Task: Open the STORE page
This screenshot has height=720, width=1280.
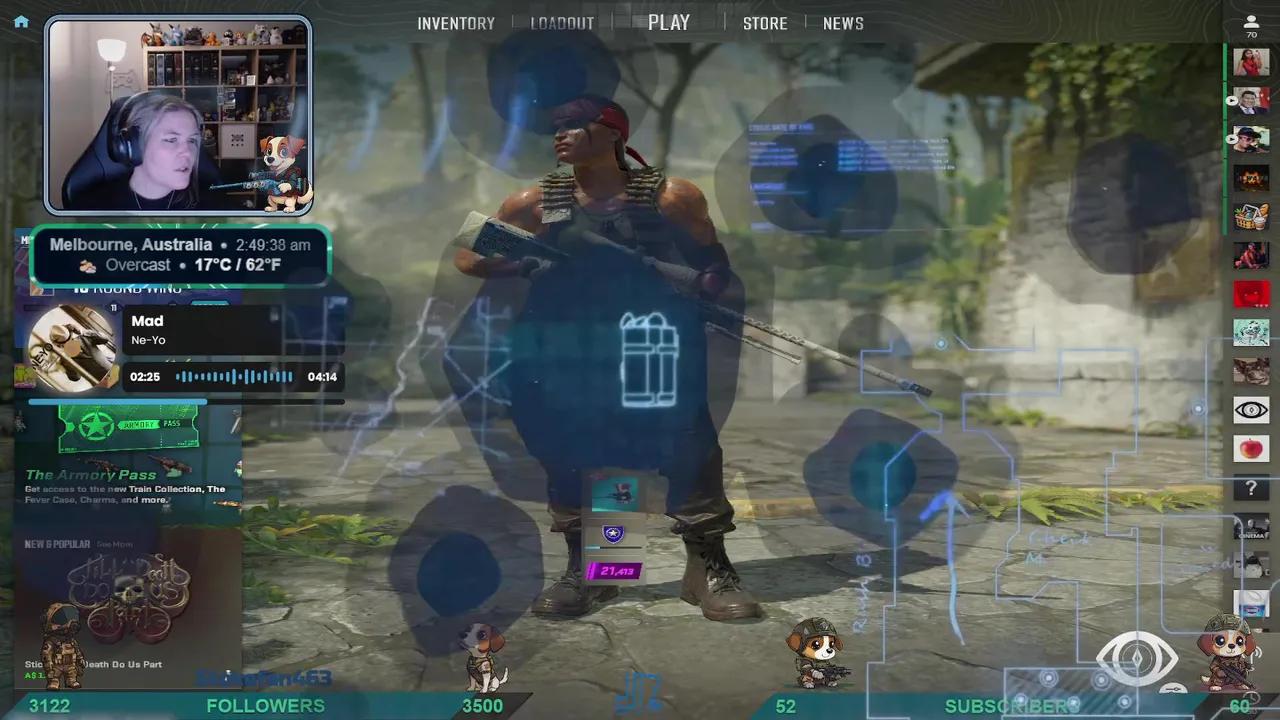Action: (765, 22)
